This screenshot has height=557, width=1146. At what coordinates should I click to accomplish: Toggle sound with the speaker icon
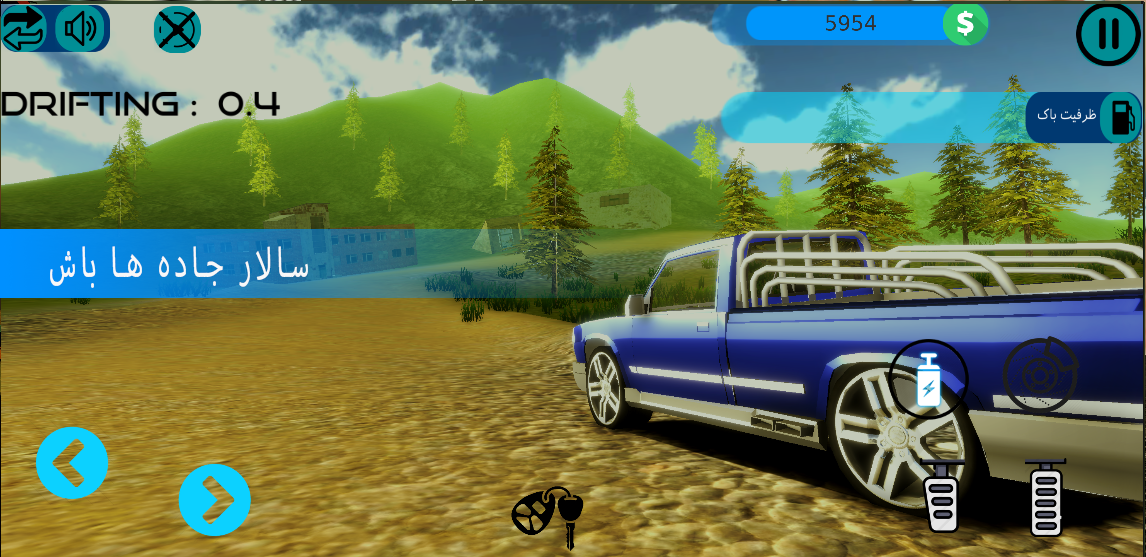(79, 29)
